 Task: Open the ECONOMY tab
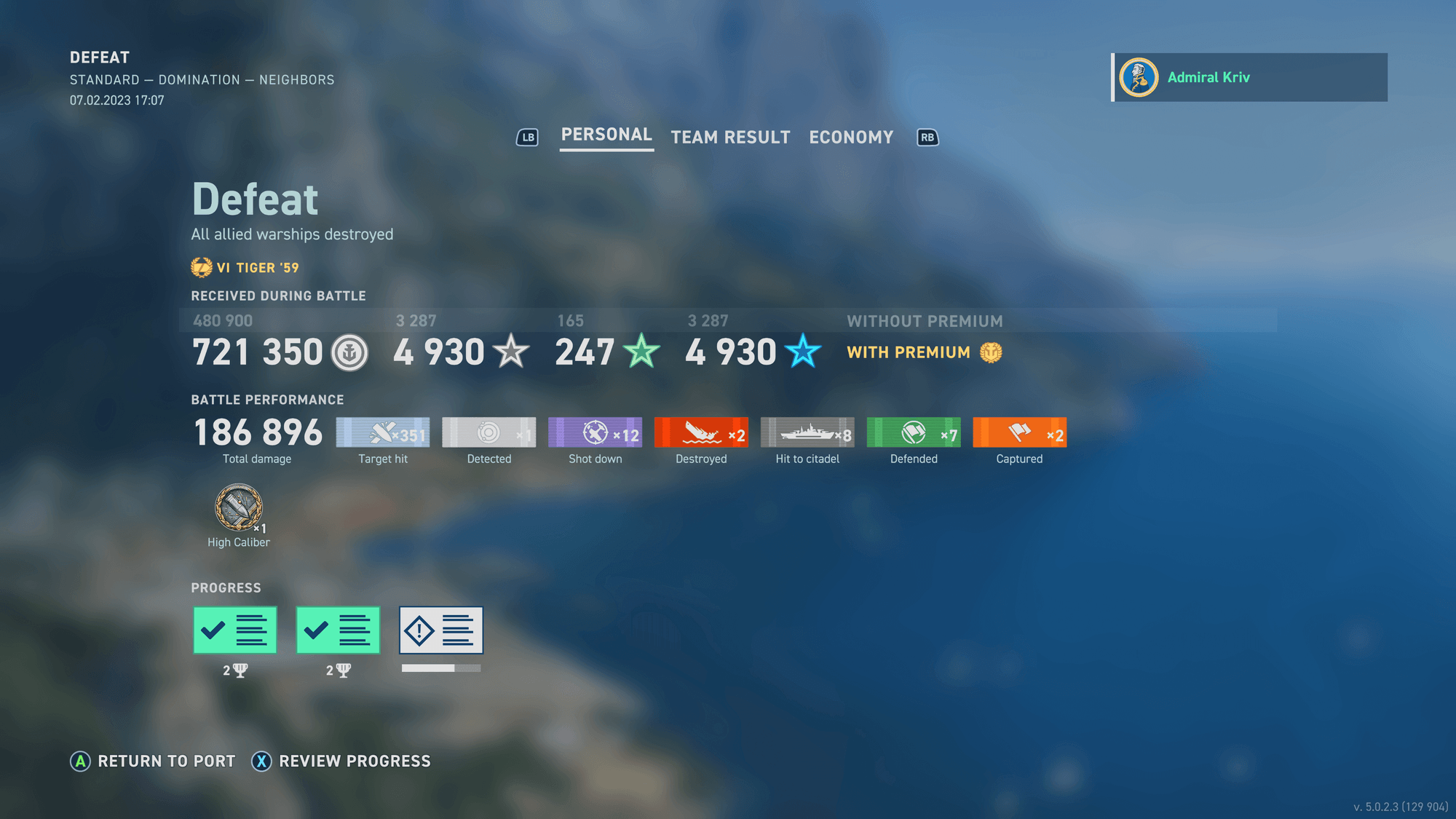pos(850,137)
